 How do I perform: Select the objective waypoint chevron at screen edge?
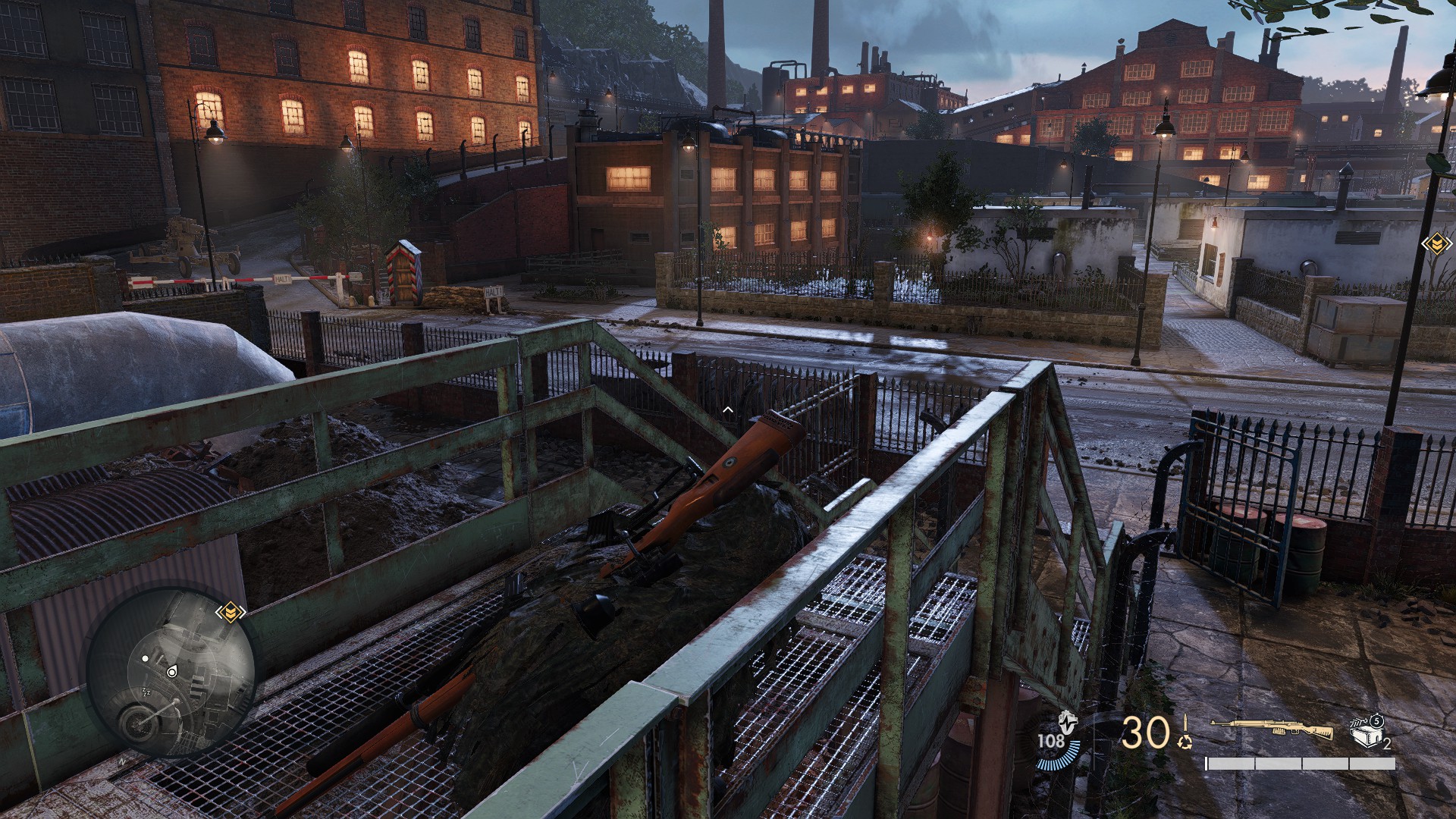click(x=1436, y=244)
